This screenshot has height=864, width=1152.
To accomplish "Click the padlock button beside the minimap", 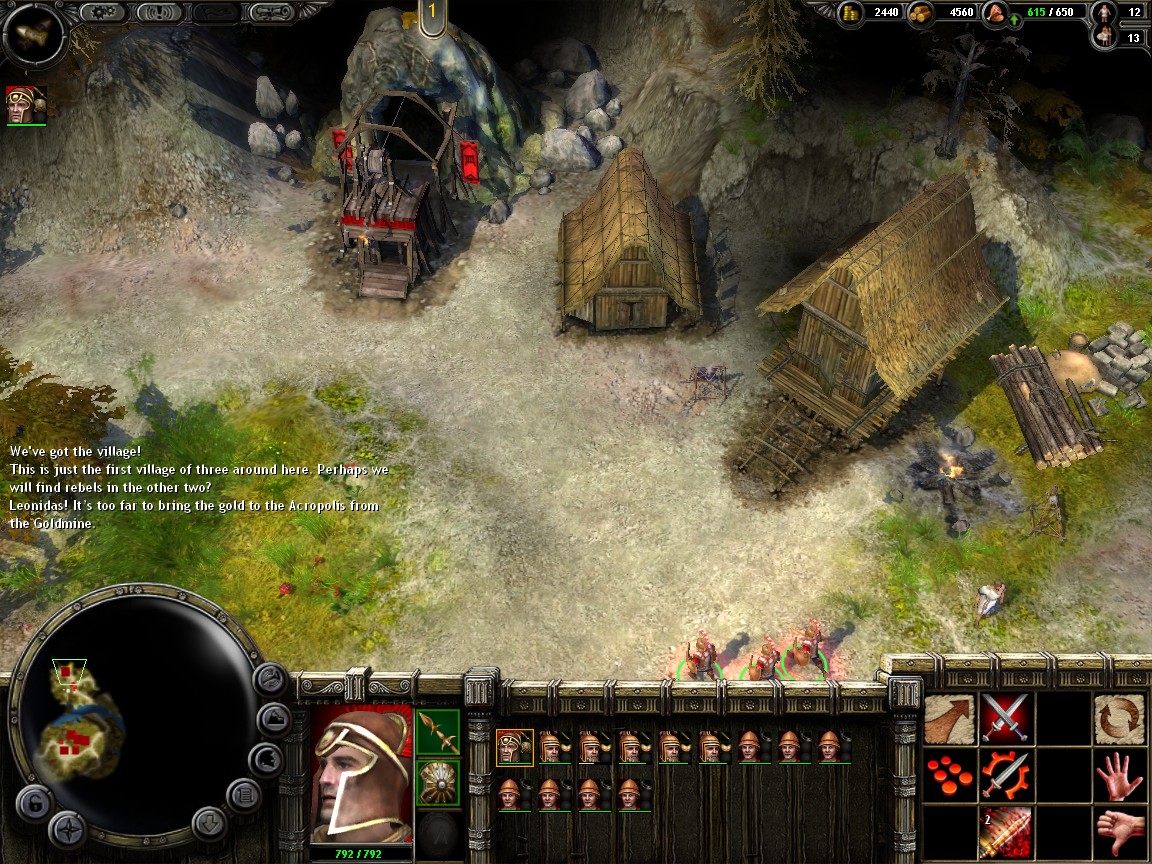I will [x=33, y=802].
